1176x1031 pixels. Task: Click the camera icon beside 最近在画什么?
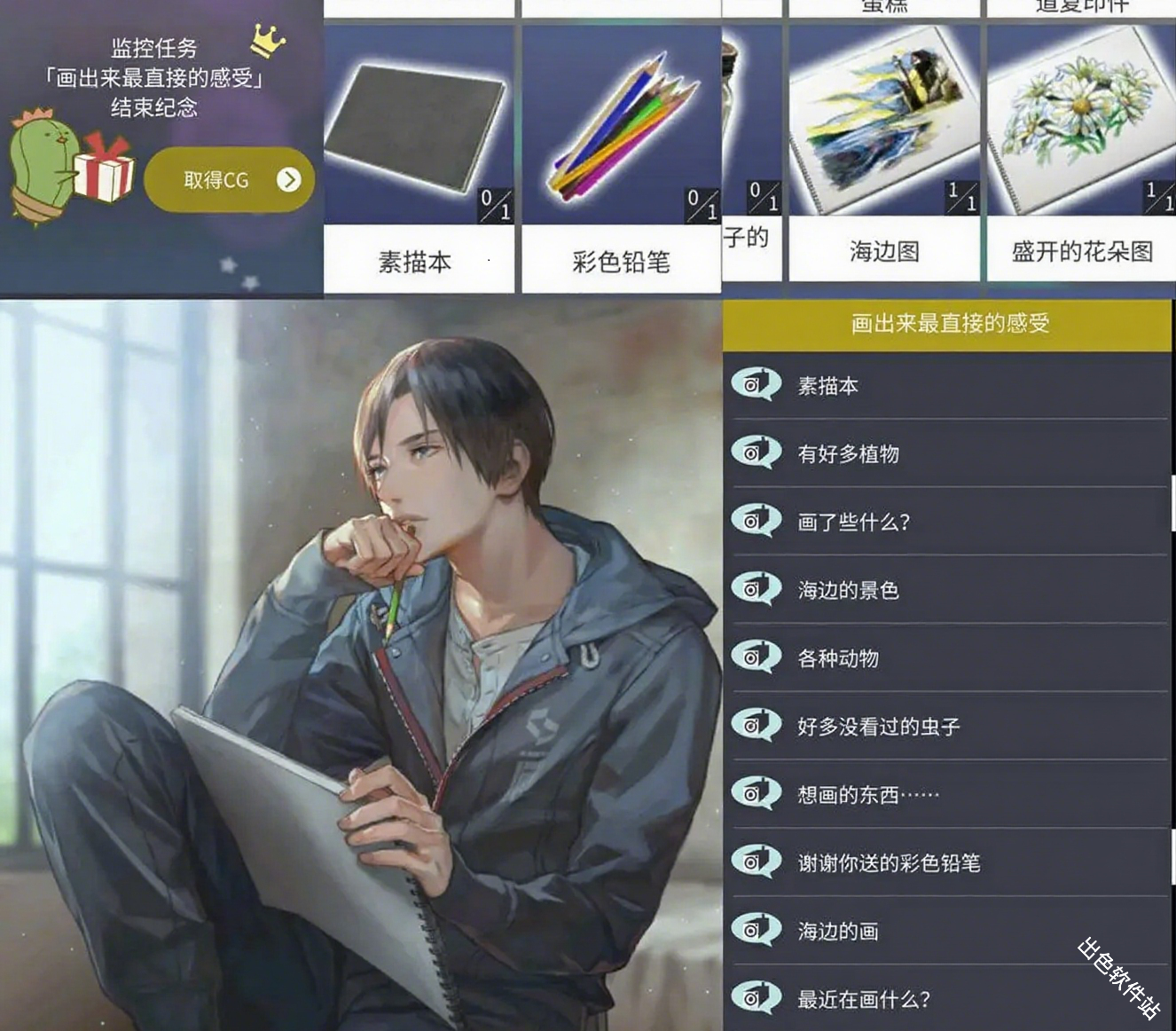755,998
